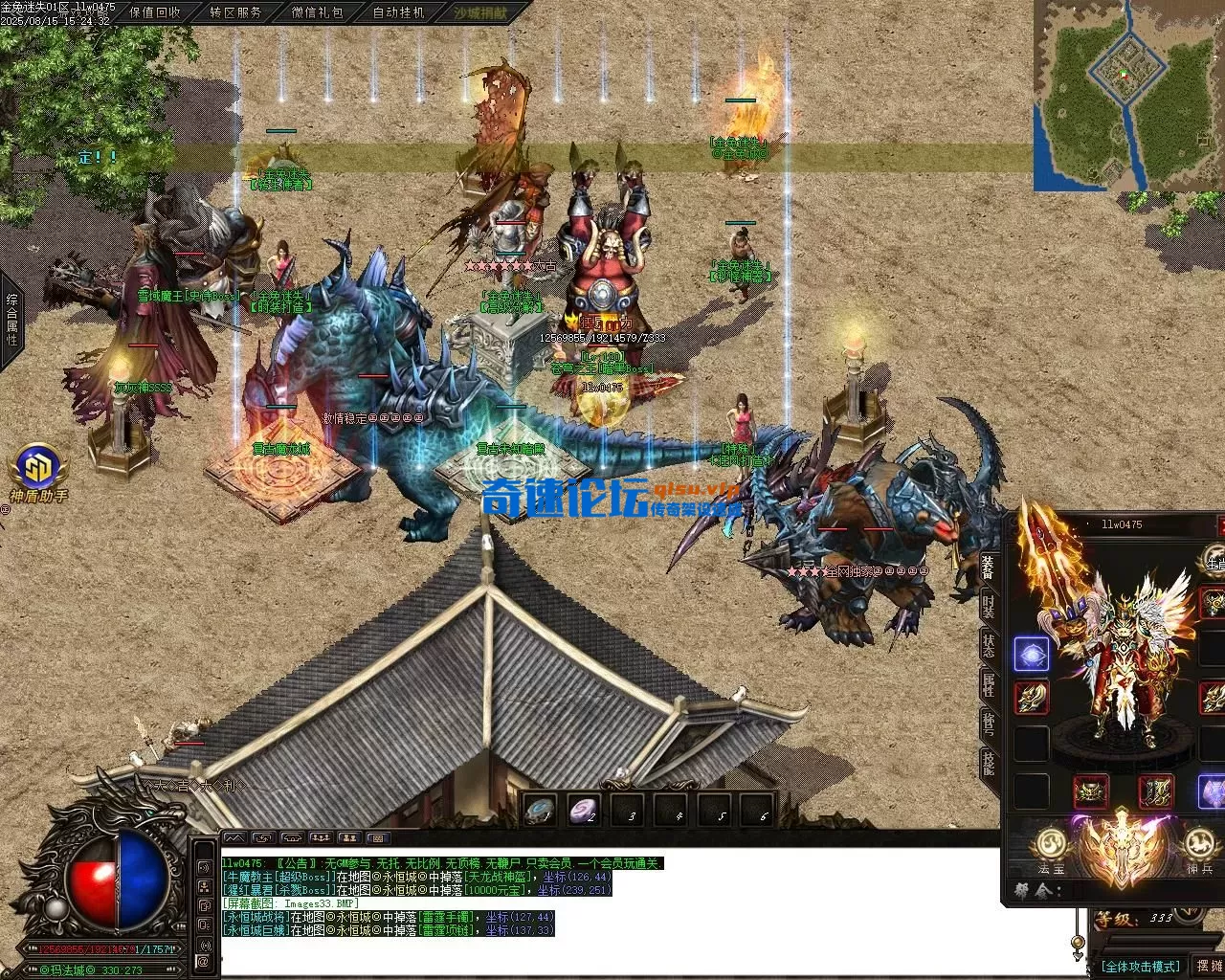This screenshot has height=980, width=1225.
Task: Select the glowing blue eye equipment slot
Action: (x=1031, y=654)
